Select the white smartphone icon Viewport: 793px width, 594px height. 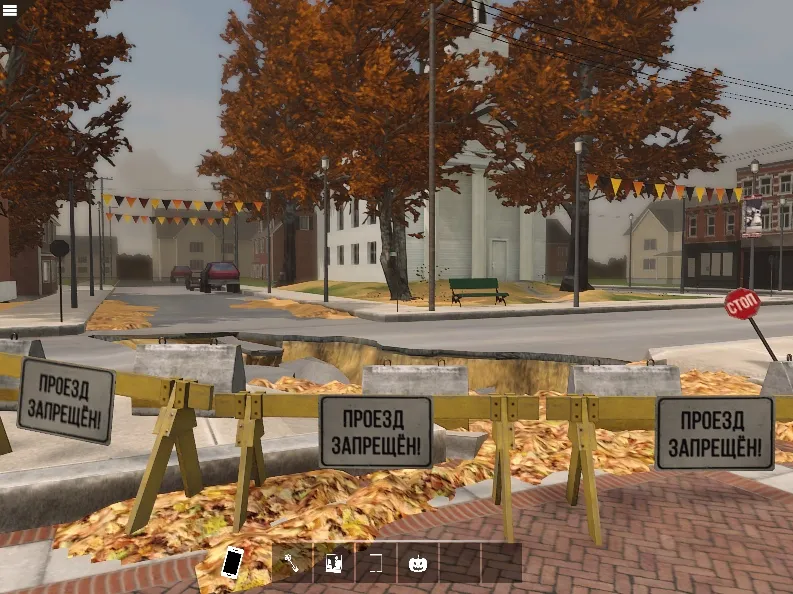232,562
